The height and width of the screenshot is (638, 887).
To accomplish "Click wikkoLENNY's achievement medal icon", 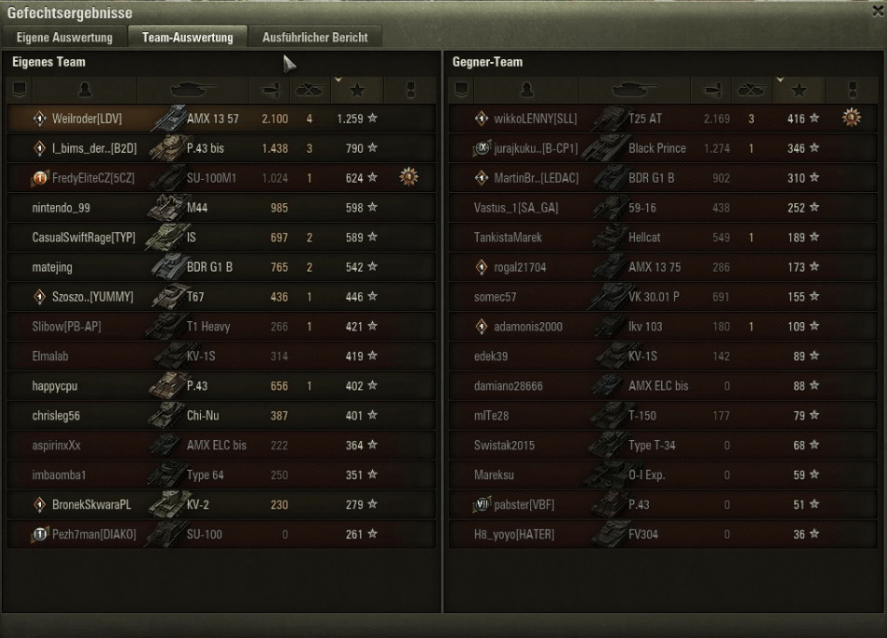I will pyautogui.click(x=851, y=118).
